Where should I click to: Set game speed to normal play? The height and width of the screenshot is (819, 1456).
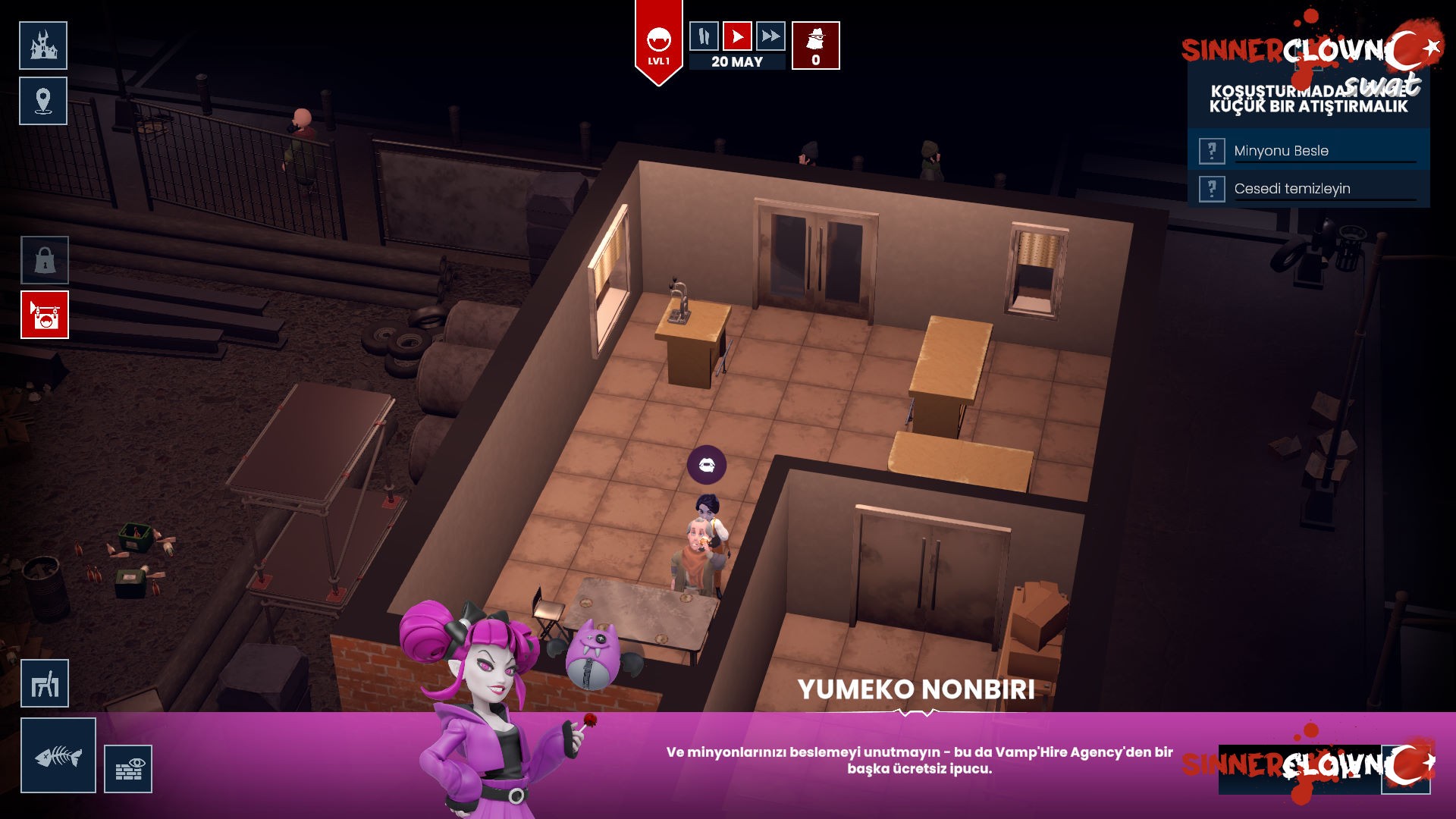click(737, 36)
